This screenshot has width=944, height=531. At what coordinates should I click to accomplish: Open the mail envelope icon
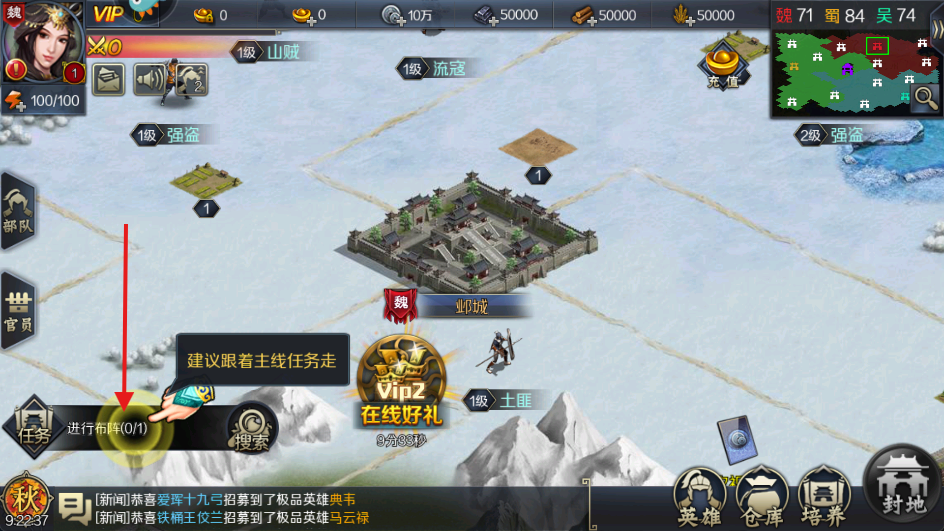(108, 78)
